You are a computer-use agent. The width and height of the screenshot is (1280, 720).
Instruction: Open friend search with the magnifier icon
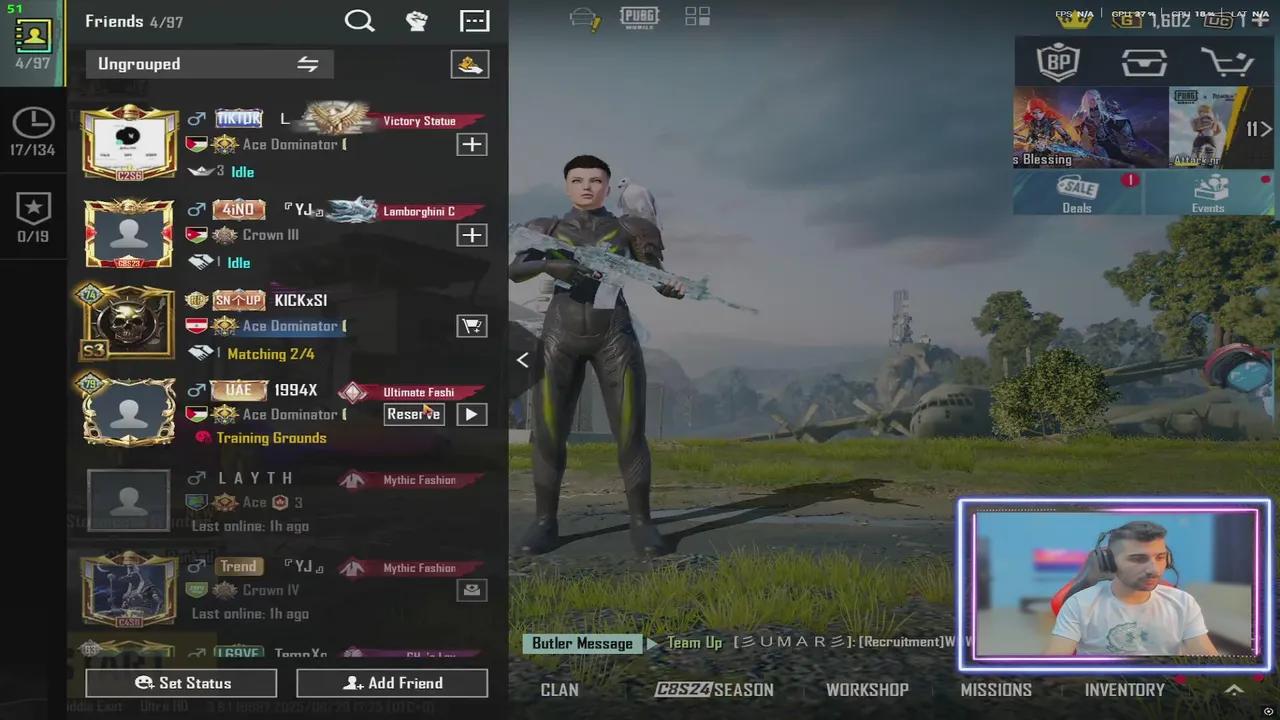(360, 20)
